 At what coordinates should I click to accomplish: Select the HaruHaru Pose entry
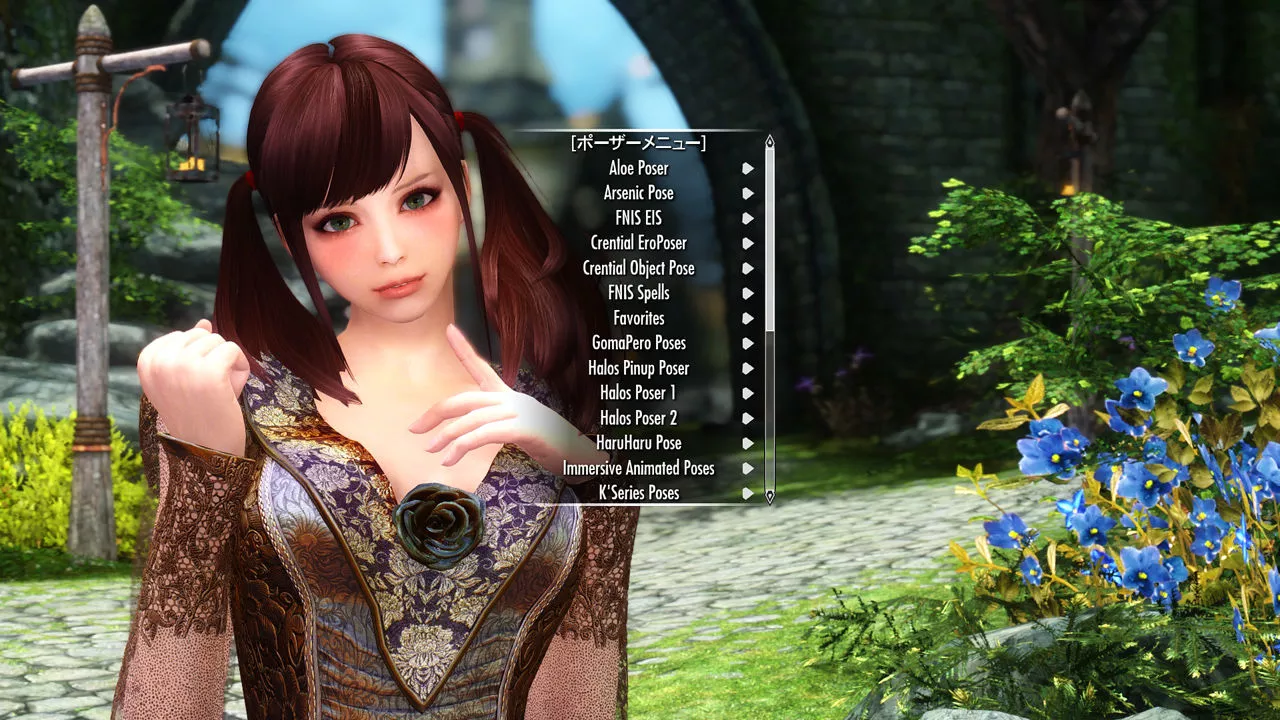pyautogui.click(x=638, y=443)
